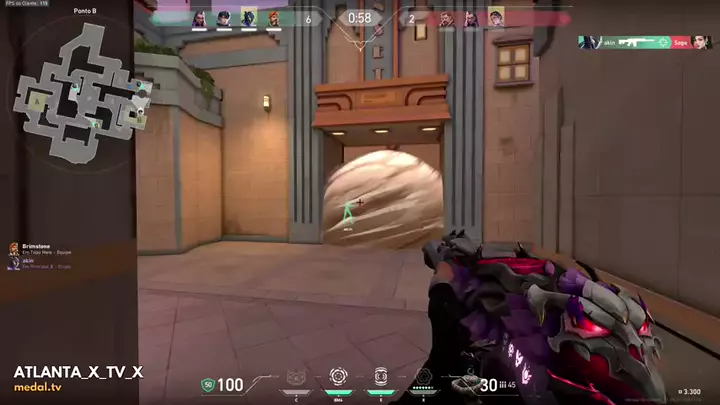The image size is (720, 405).
Task: Open the medal.tv watermark link
Action: point(40,389)
